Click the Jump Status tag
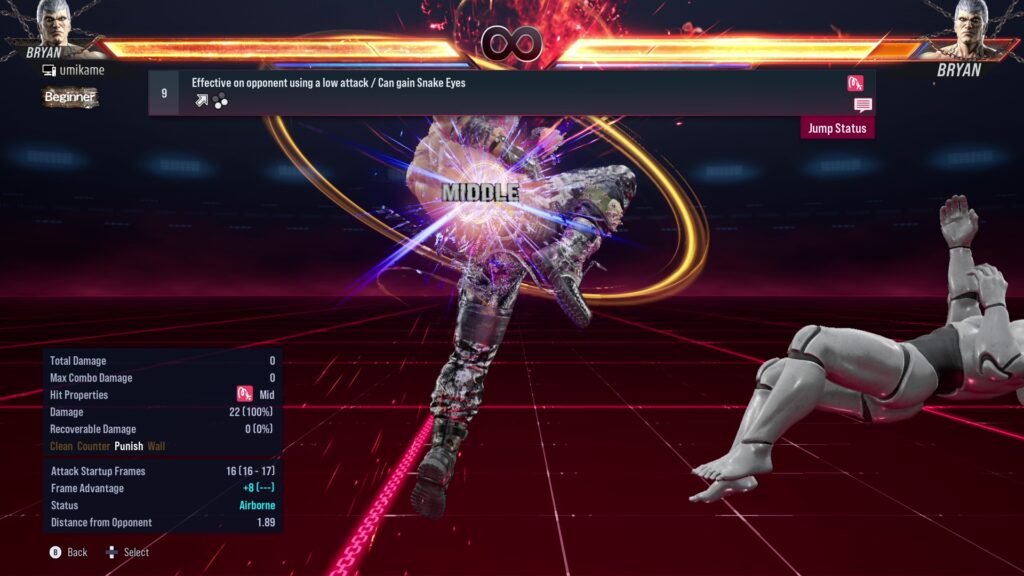Screen dimensions: 1024x576 (x=838, y=128)
